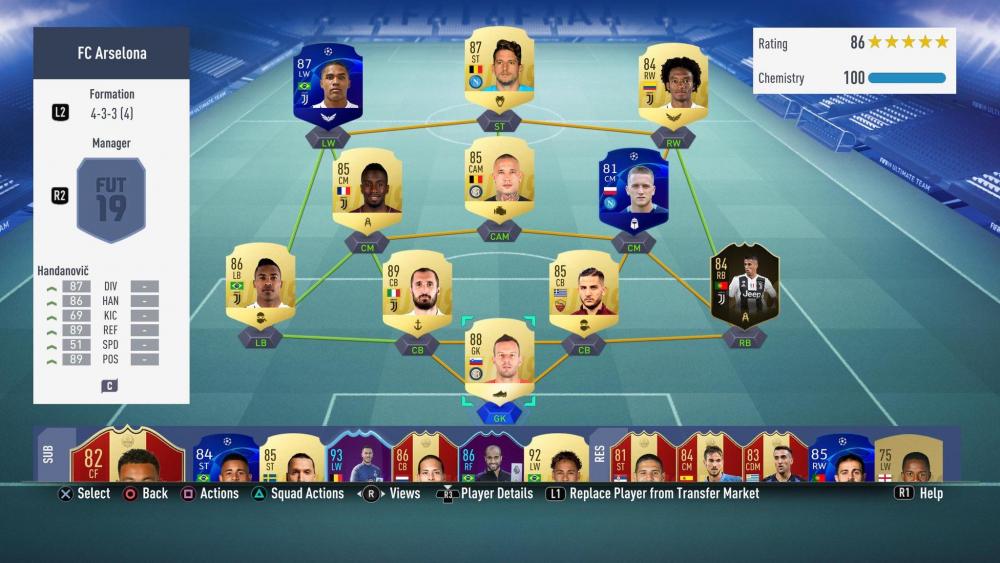Choose the 81 ST reserve card

pyautogui.click(x=642, y=458)
